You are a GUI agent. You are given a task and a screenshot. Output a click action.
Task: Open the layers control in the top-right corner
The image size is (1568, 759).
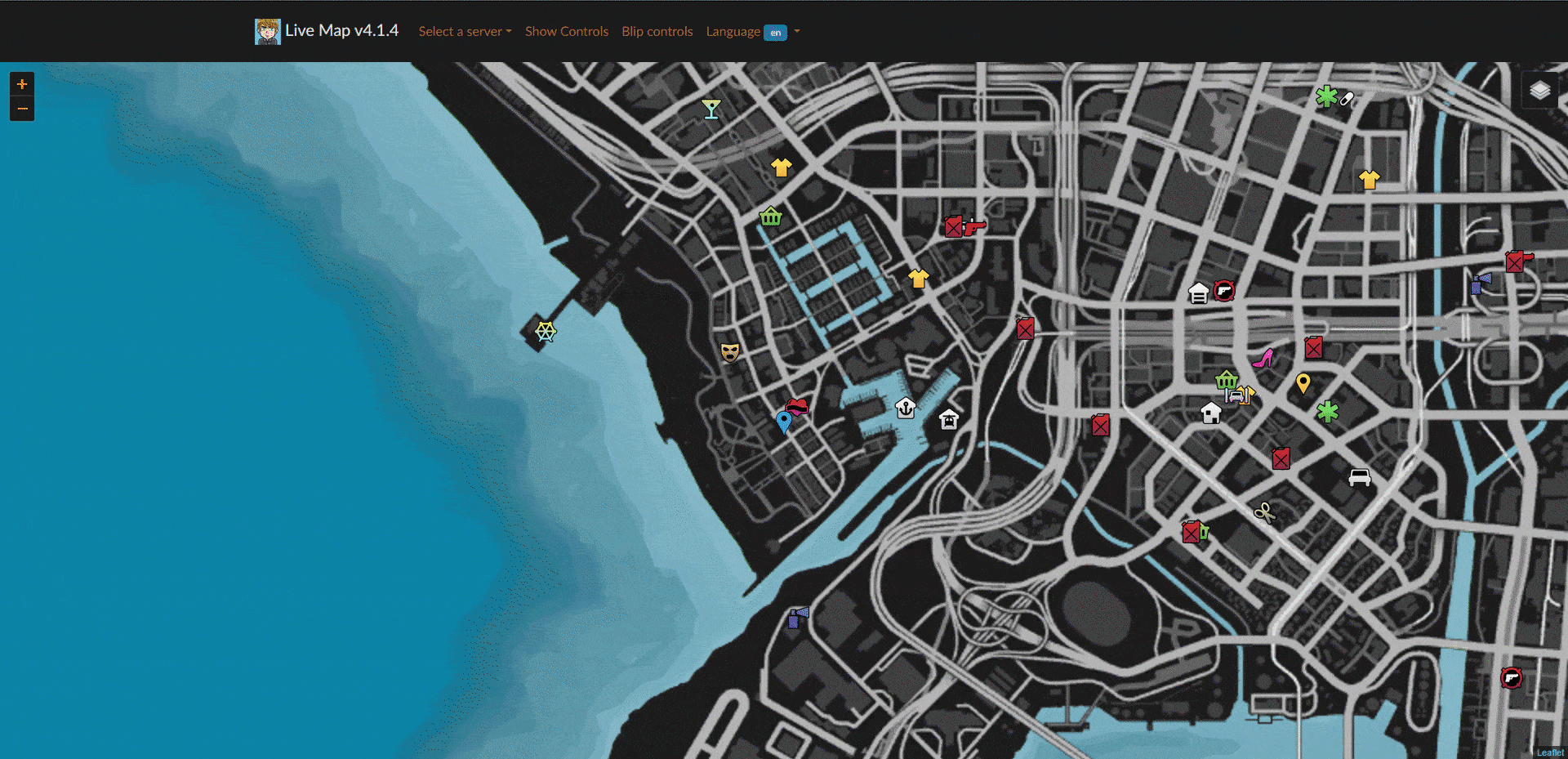click(1541, 92)
